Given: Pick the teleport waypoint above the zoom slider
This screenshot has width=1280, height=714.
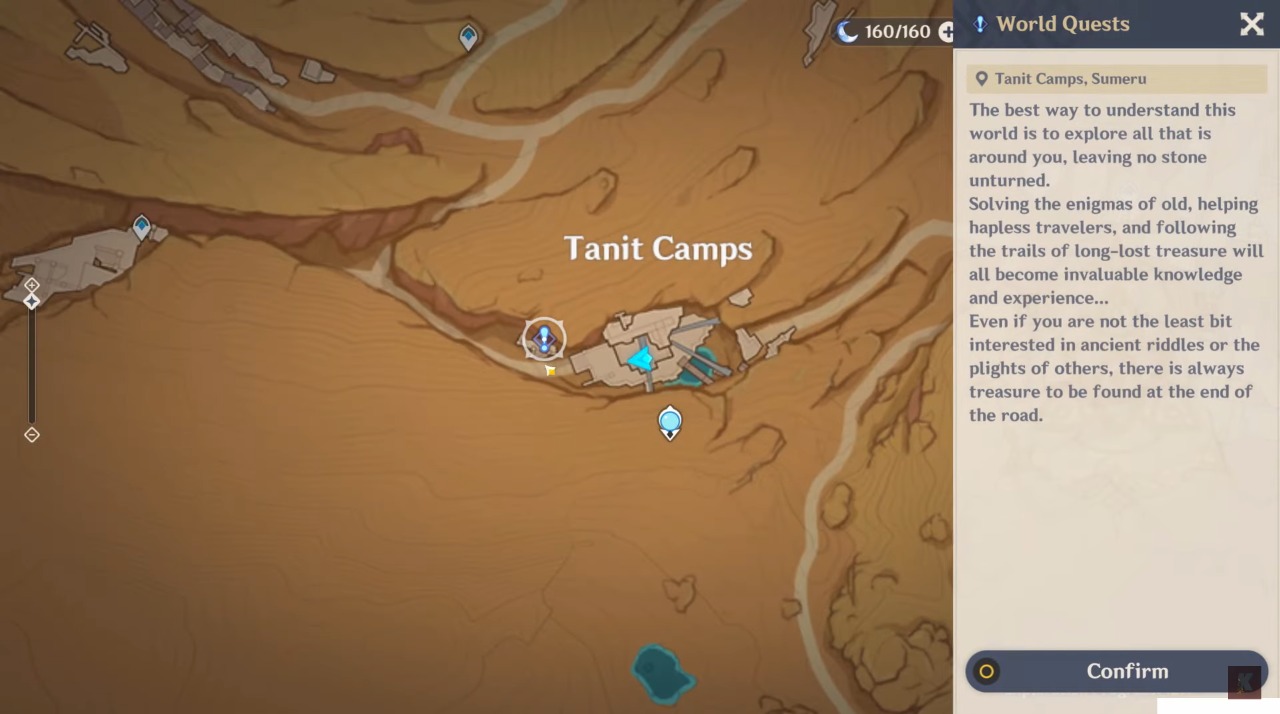Looking at the screenshot, I should click(142, 227).
